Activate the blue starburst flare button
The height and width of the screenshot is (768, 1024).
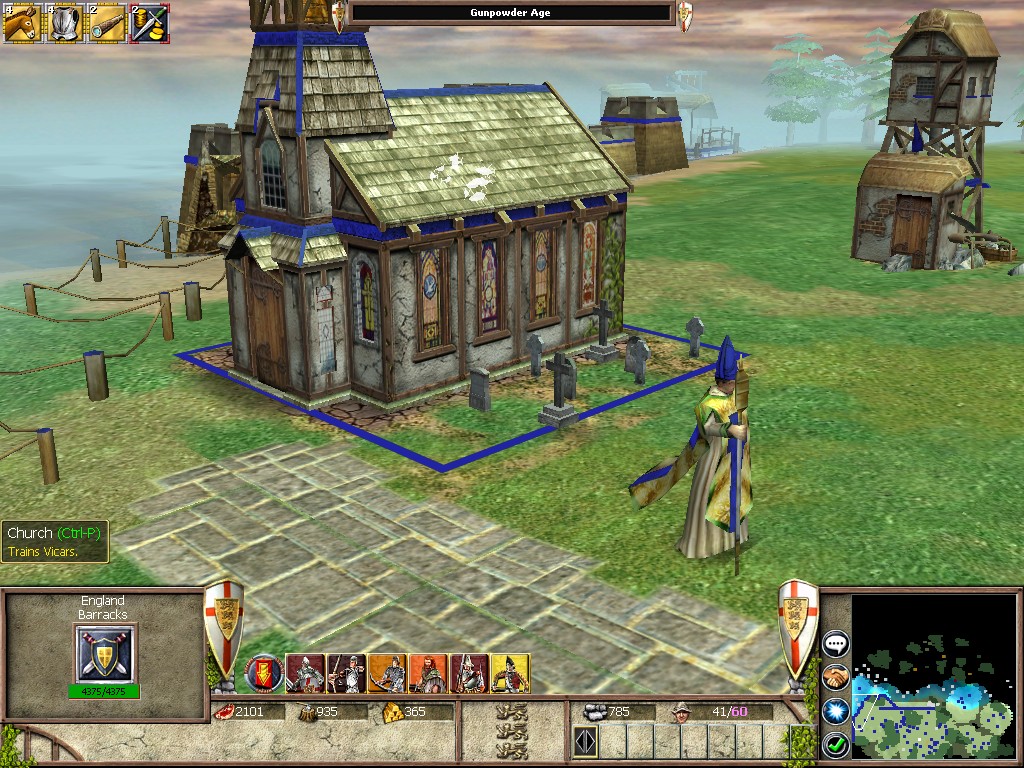click(835, 711)
